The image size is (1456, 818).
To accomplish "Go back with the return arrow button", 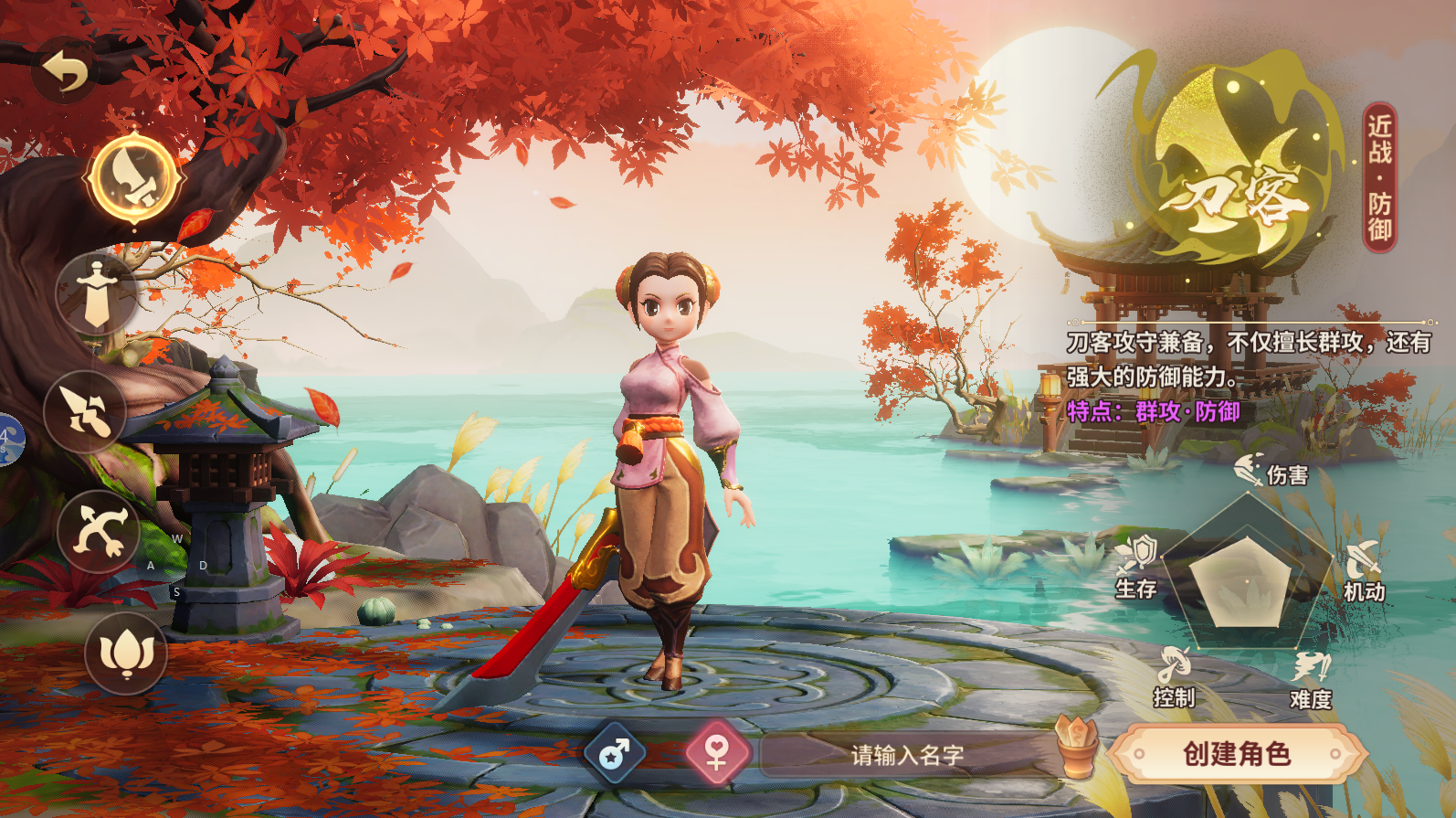I will [x=66, y=71].
